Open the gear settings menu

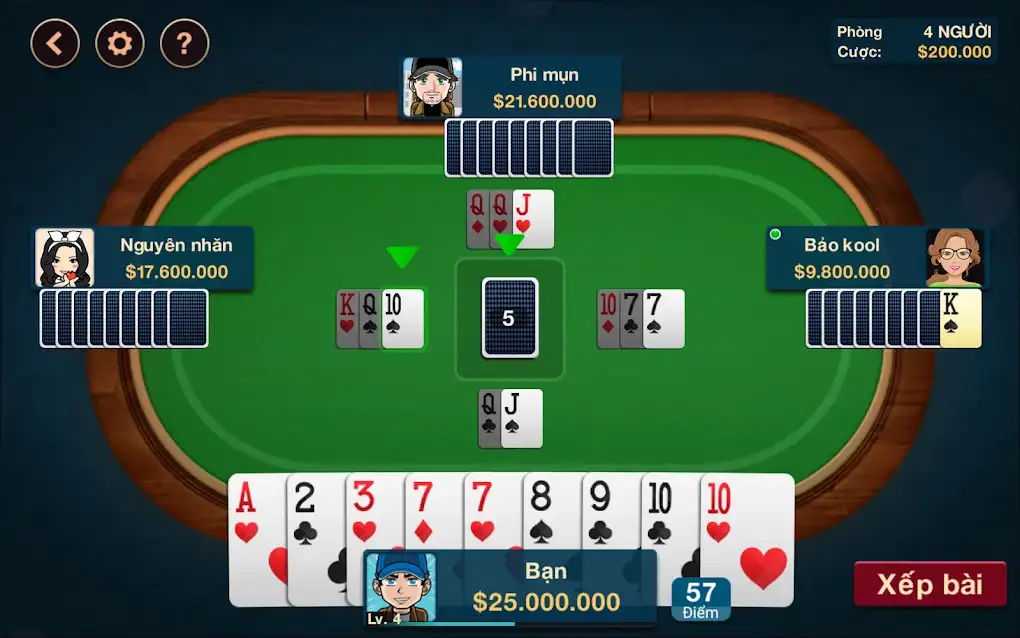[120, 43]
